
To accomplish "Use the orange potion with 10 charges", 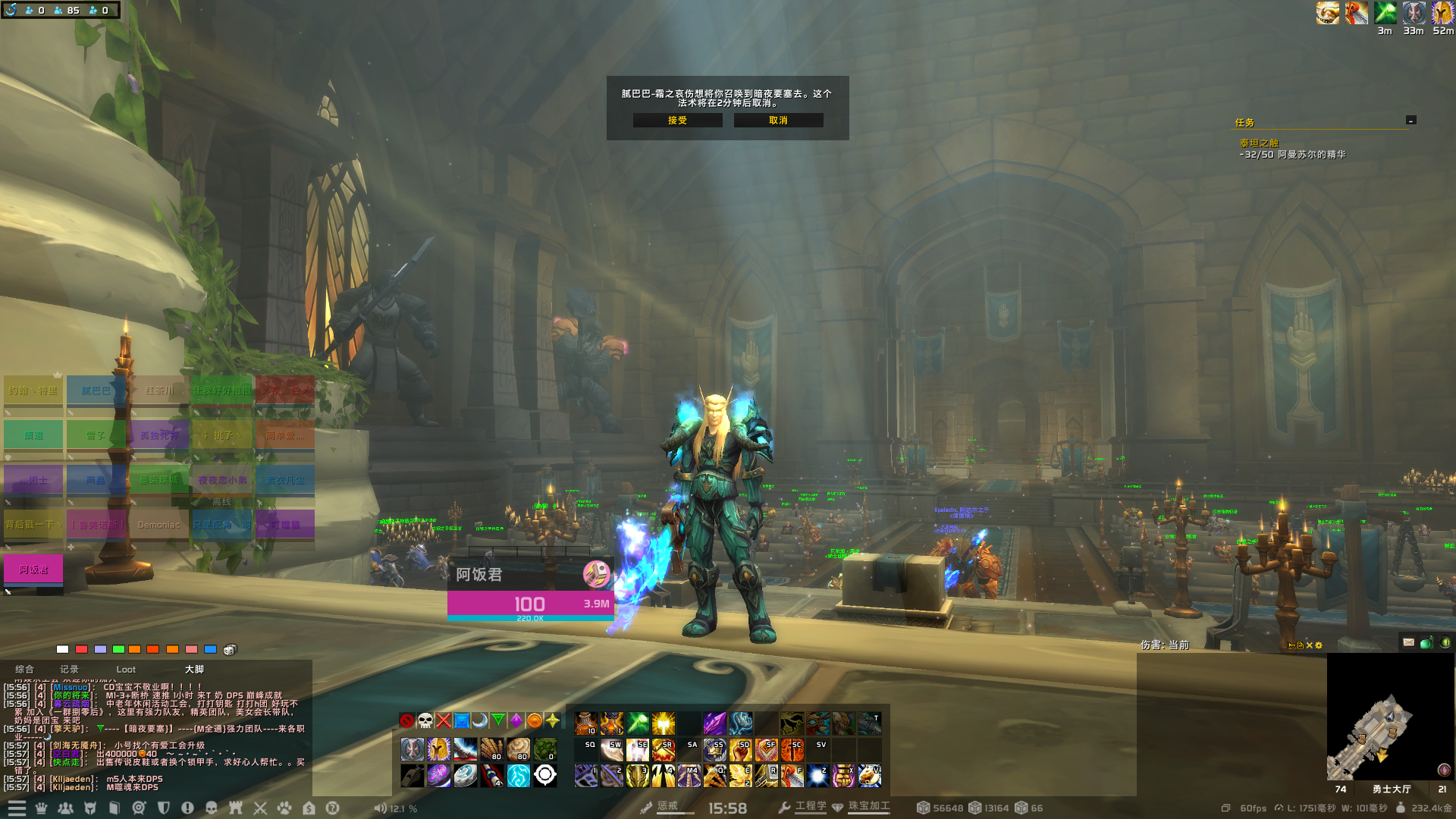I will (585, 723).
